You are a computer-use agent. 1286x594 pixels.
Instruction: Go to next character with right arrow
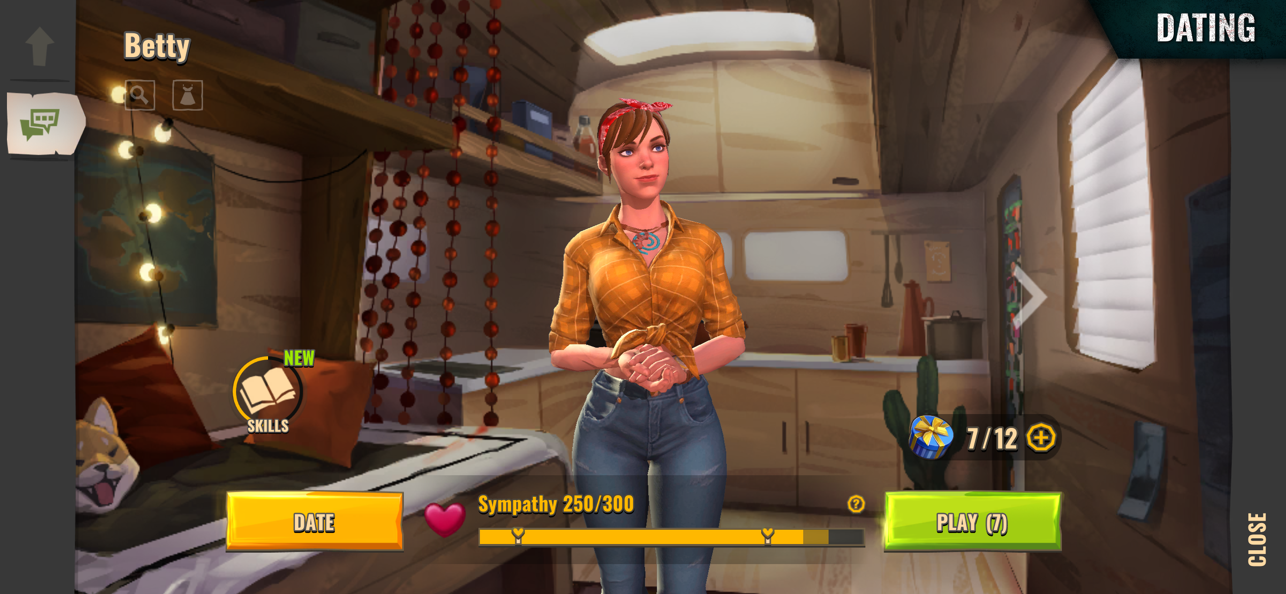tap(1029, 296)
